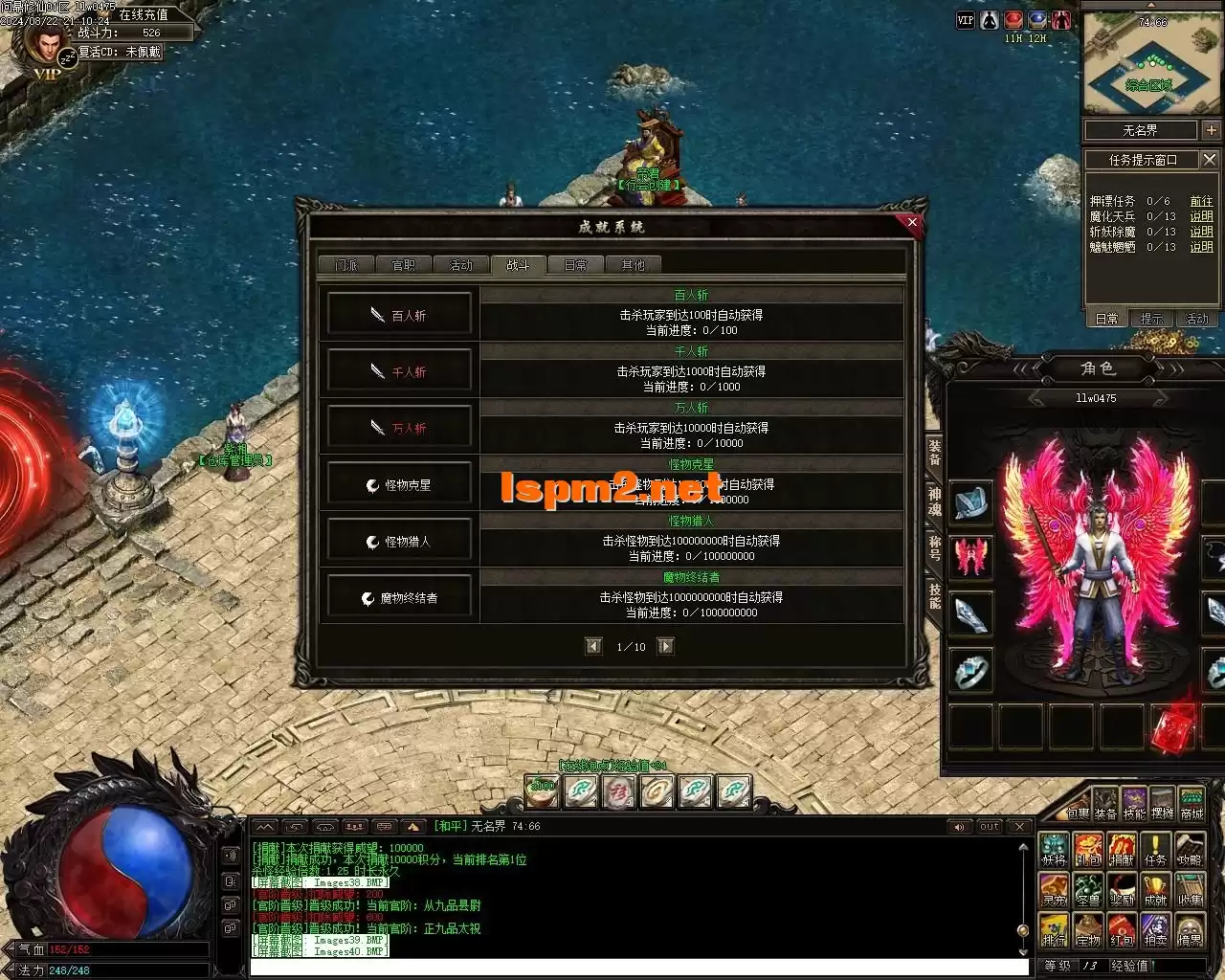This screenshot has width=1225, height=980.
Task: Switch quest tracker to 提示 tab
Action: click(x=1152, y=319)
